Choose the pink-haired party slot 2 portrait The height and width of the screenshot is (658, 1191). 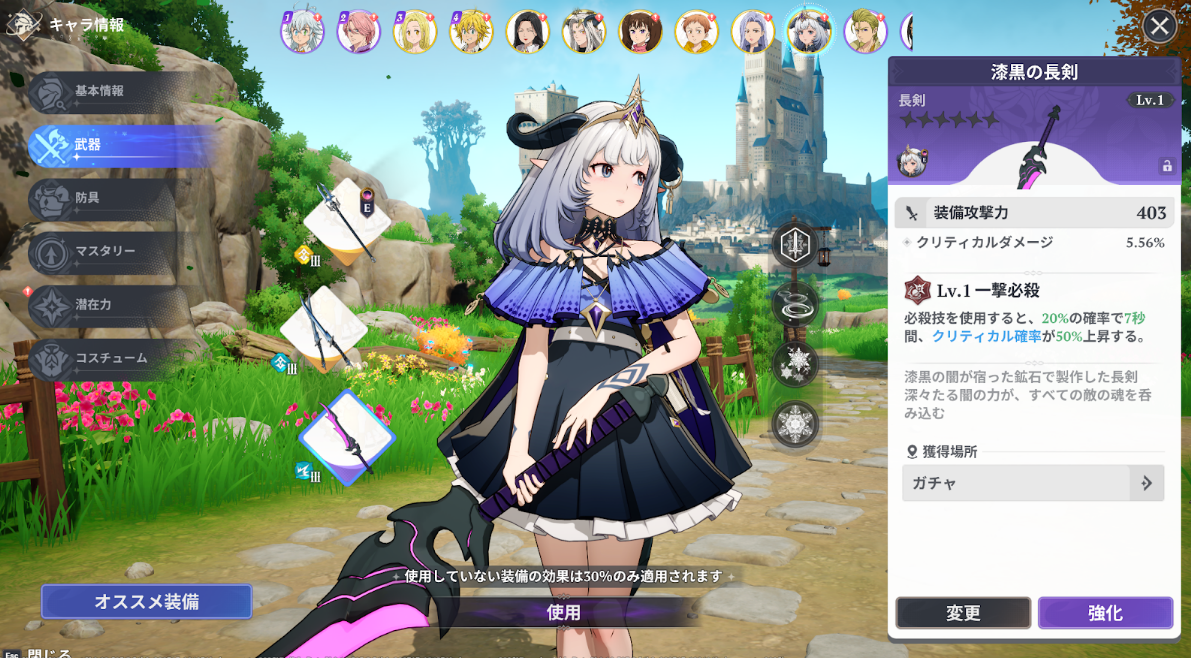click(358, 32)
